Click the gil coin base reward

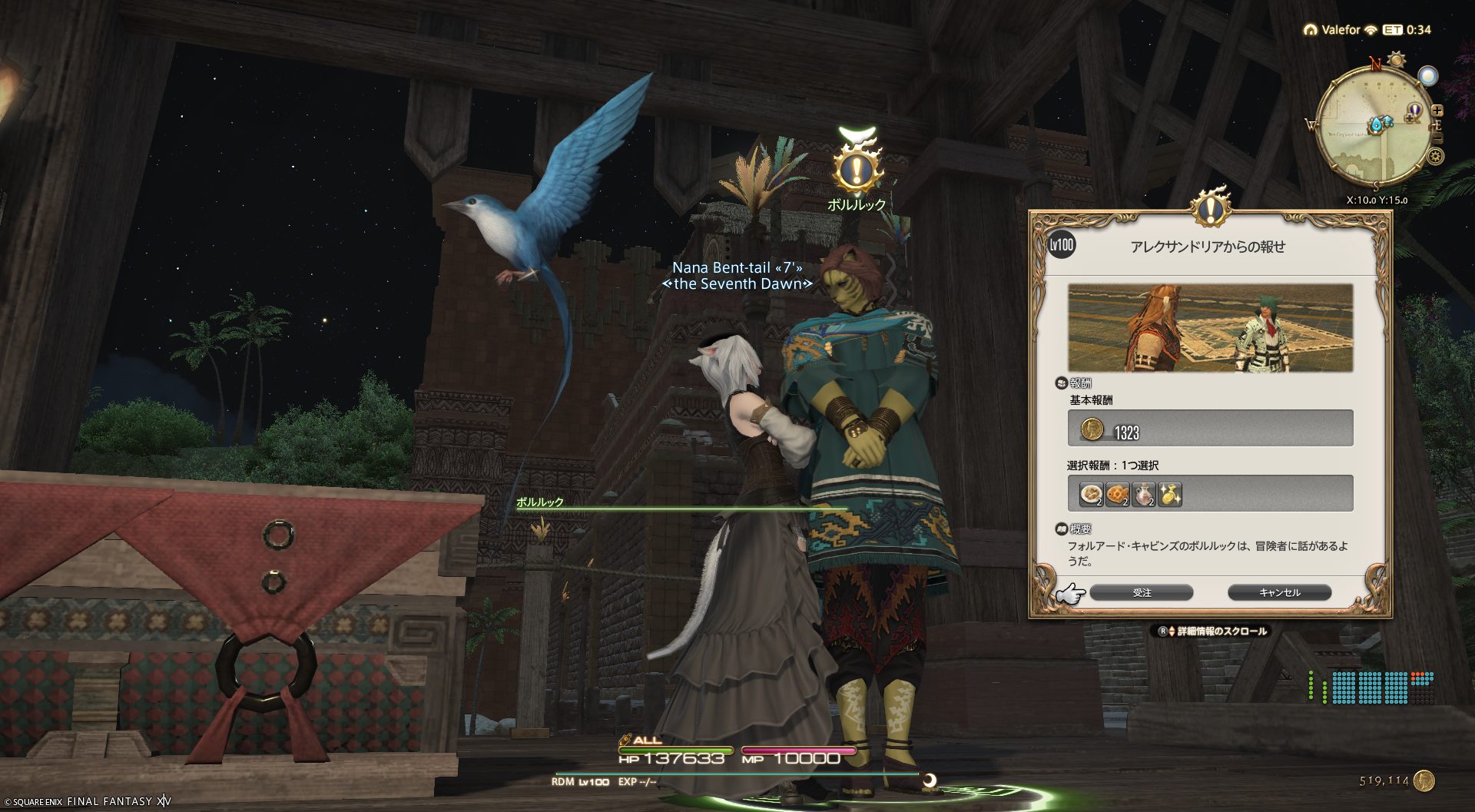point(1092,429)
